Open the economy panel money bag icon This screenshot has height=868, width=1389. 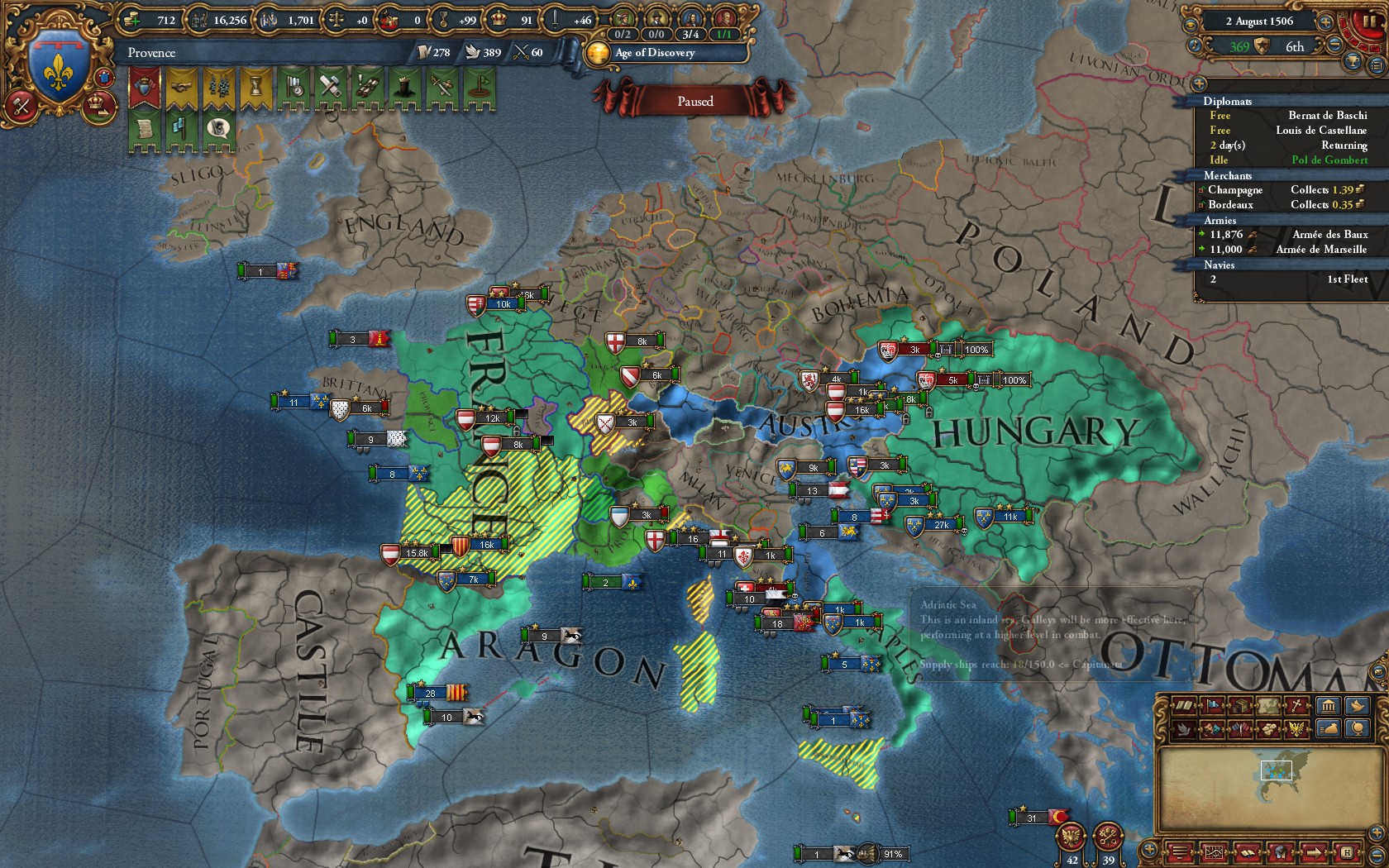[1329, 728]
